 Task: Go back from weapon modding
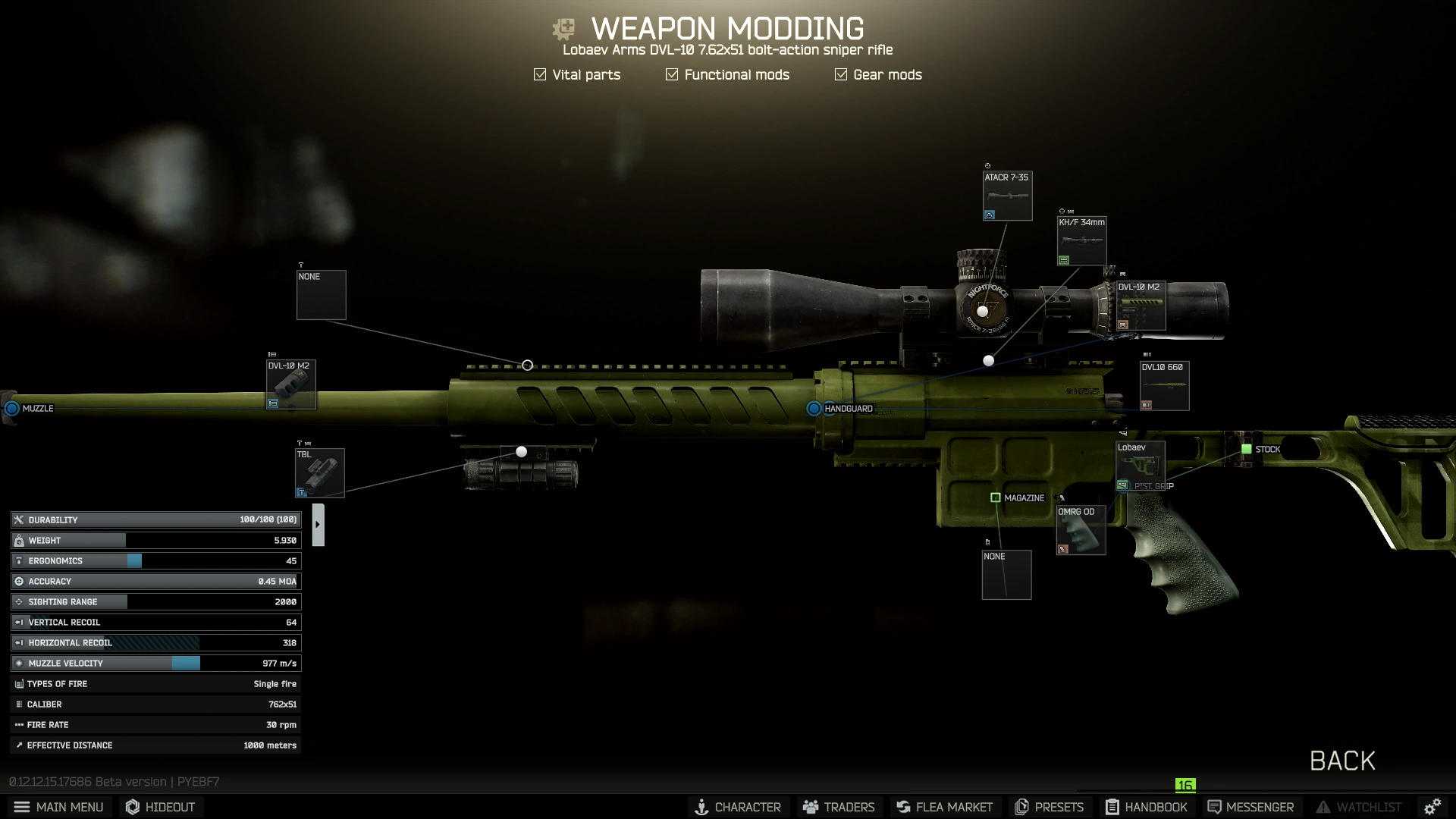[x=1341, y=761]
